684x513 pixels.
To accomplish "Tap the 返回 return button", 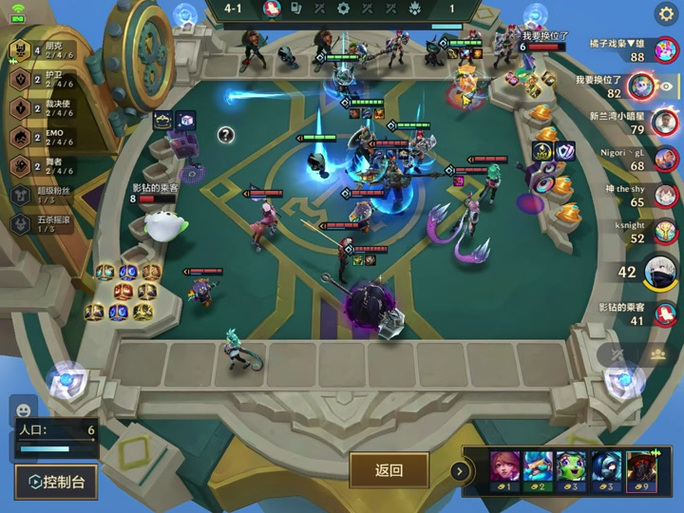I will coord(389,470).
